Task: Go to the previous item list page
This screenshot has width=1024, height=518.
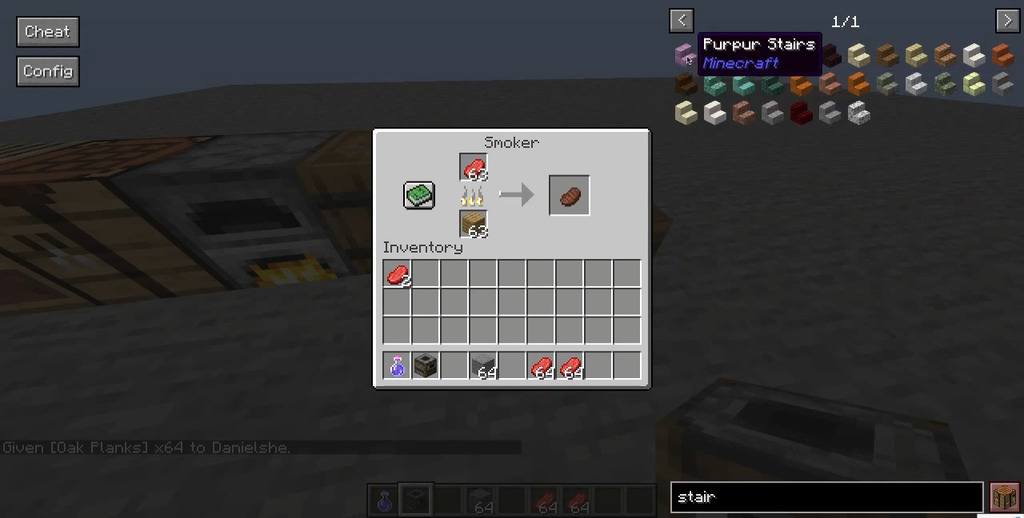Action: (x=681, y=20)
